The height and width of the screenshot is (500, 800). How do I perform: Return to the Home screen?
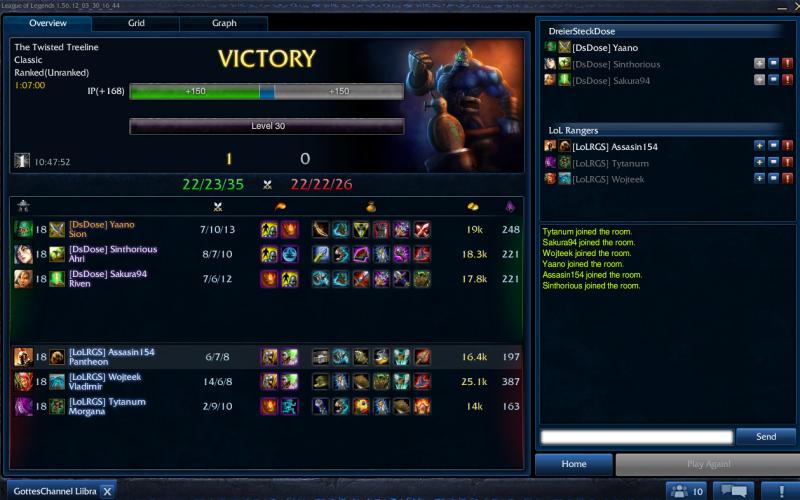point(573,464)
